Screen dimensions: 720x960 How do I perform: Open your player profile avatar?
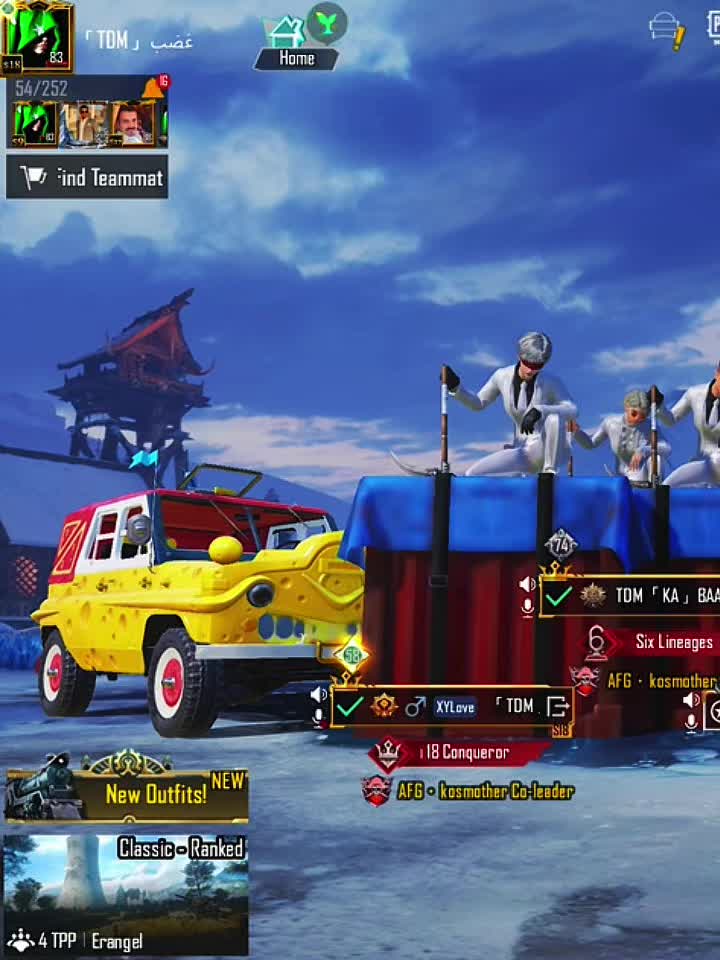click(37, 38)
